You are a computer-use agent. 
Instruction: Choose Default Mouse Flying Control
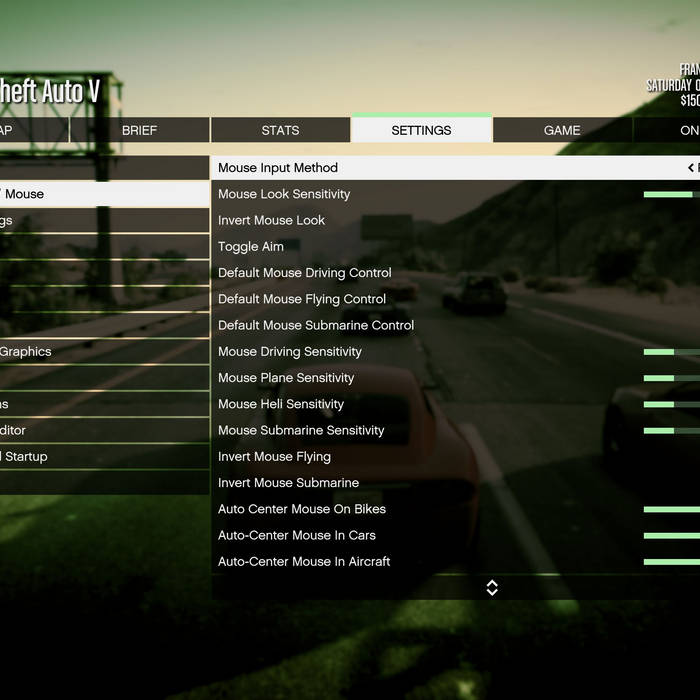(302, 299)
